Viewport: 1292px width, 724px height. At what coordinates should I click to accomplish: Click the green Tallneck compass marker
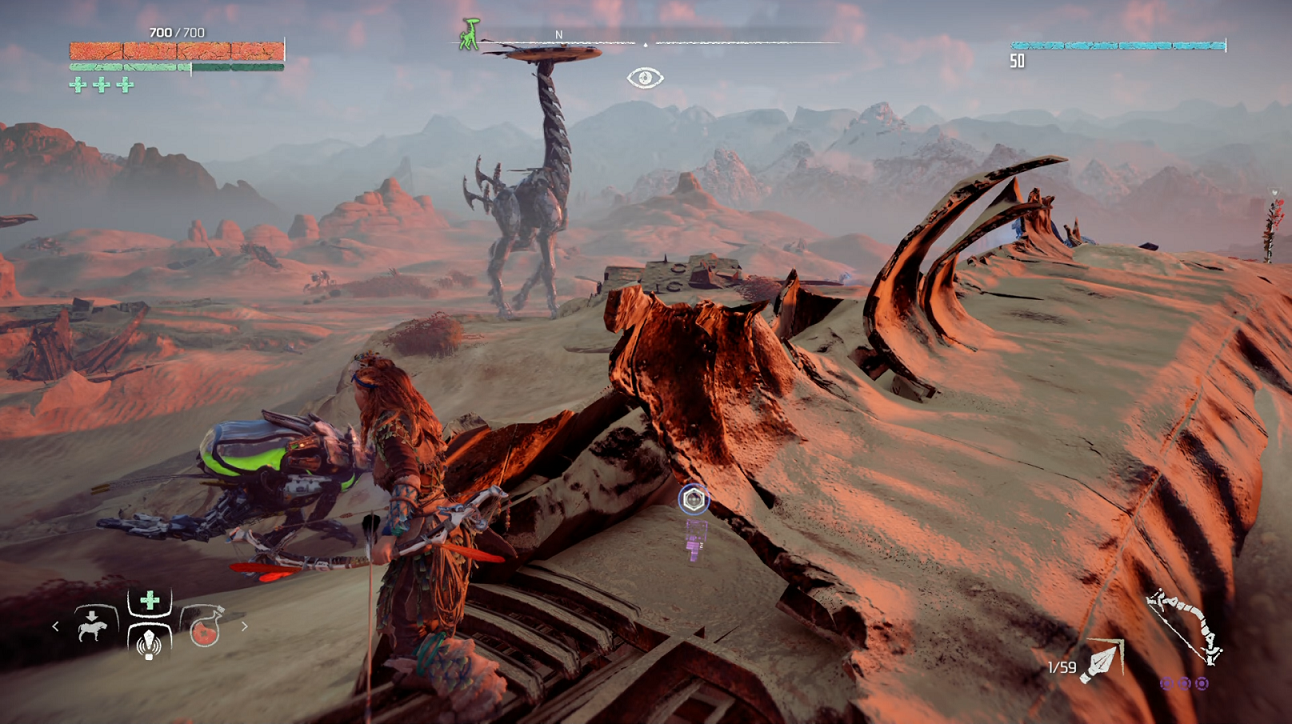[468, 34]
